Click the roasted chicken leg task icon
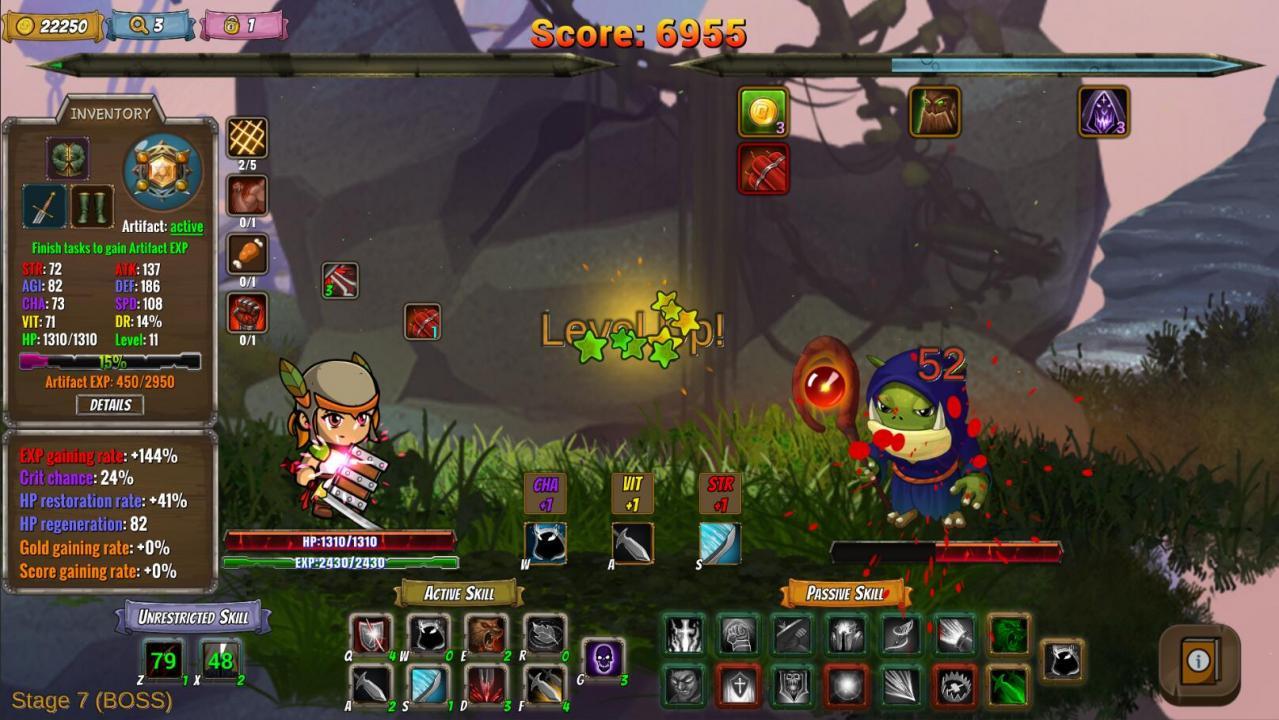 point(247,254)
